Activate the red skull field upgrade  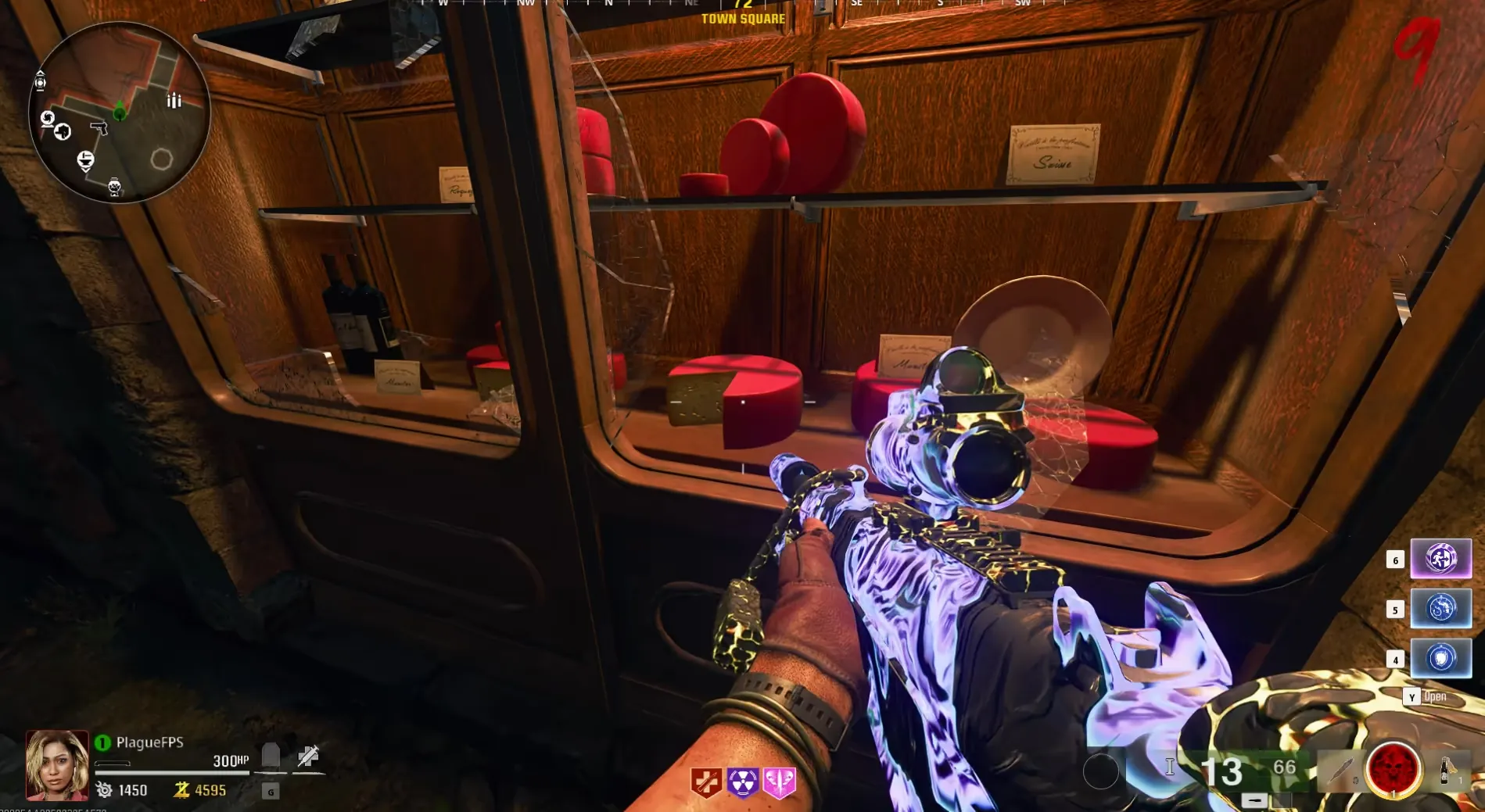1393,769
